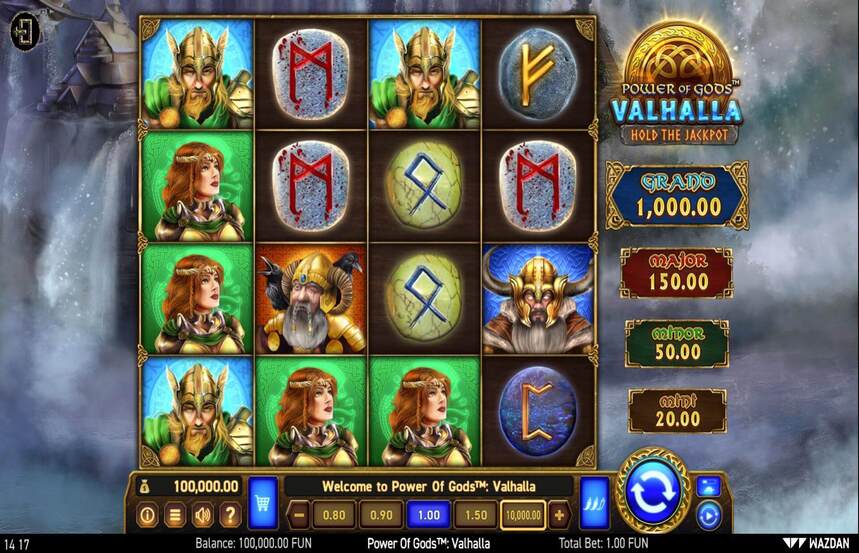Spin the reels with the blue button

(652, 490)
